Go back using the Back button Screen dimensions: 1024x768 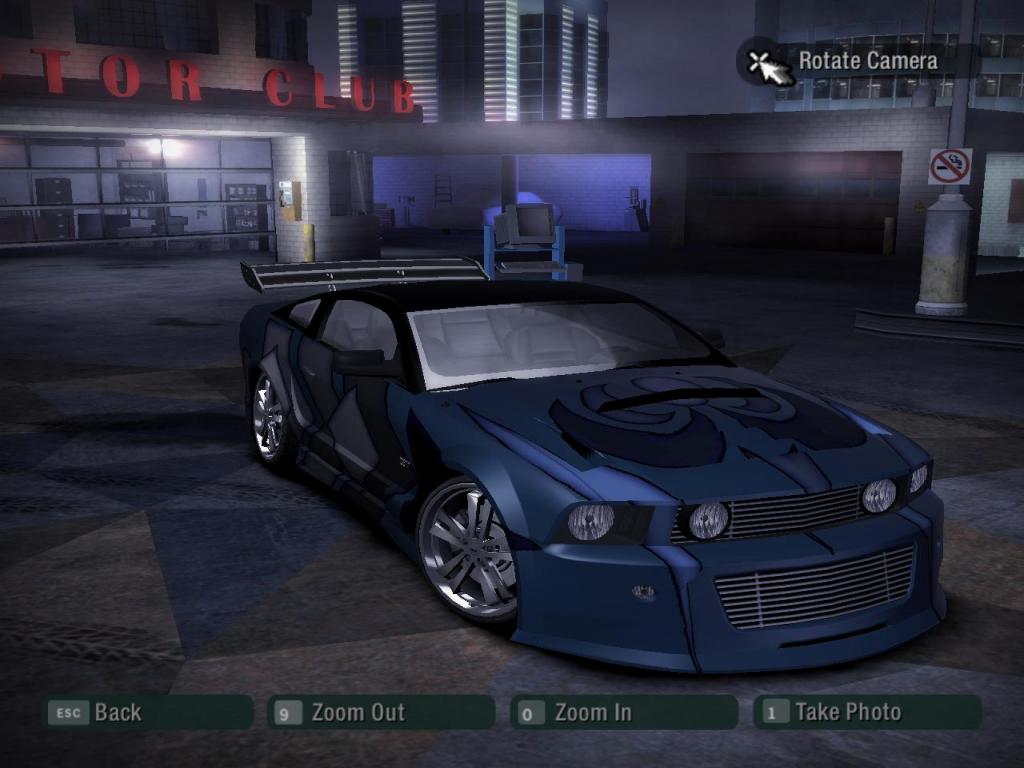coord(146,712)
